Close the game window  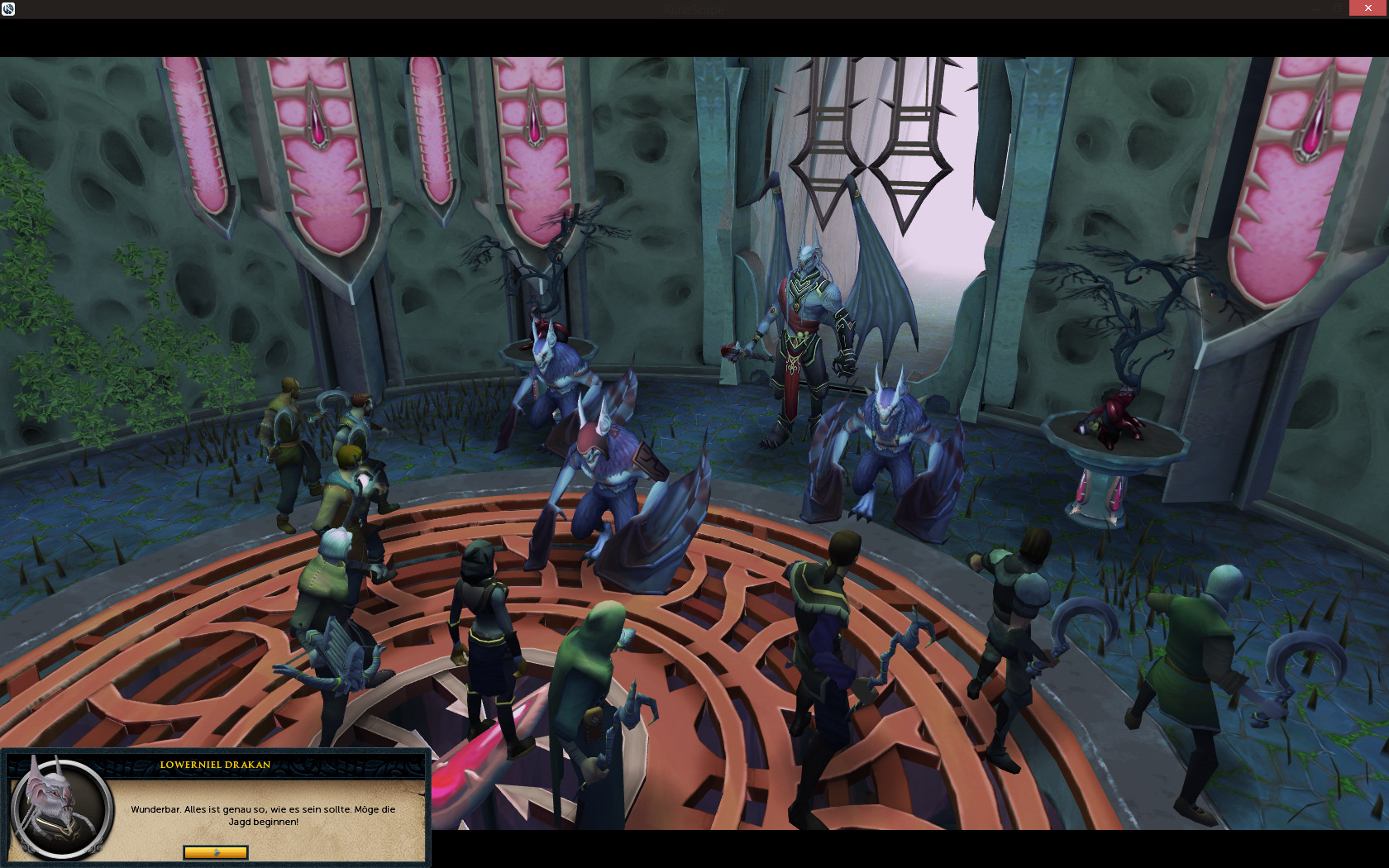(x=1368, y=8)
